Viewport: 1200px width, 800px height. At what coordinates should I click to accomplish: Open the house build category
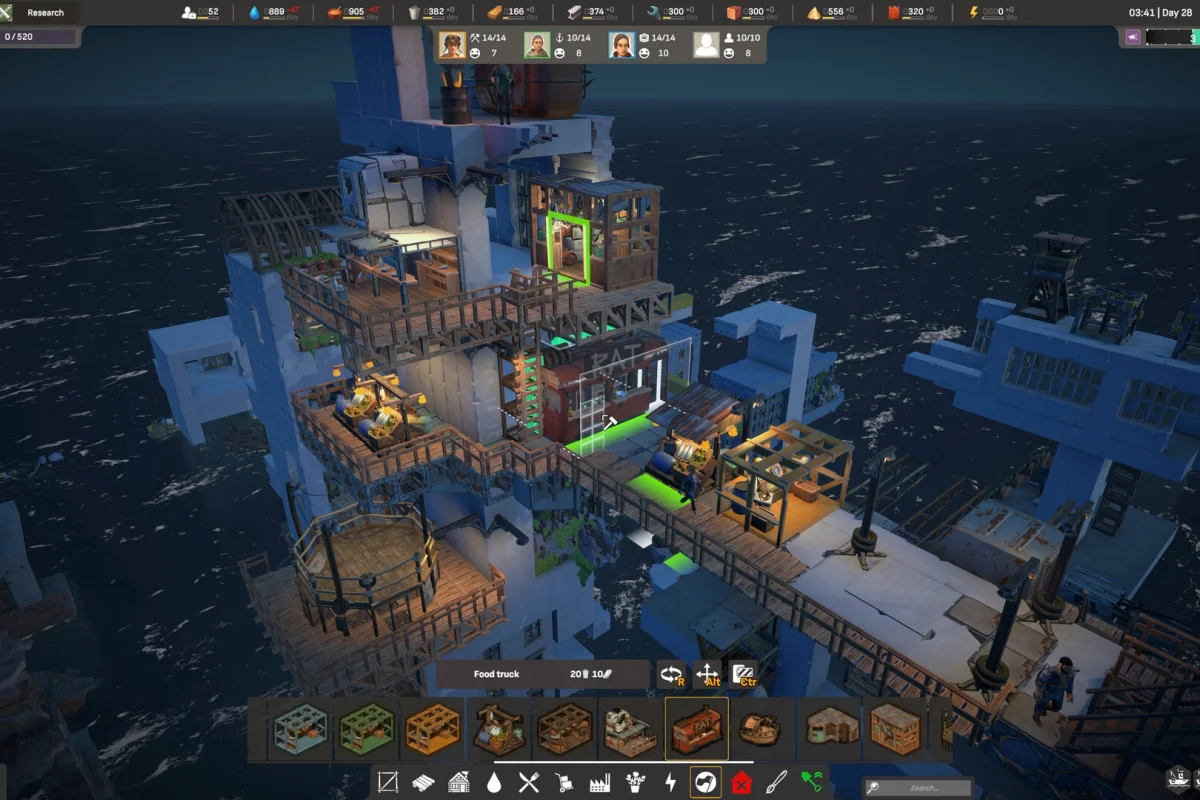459,782
